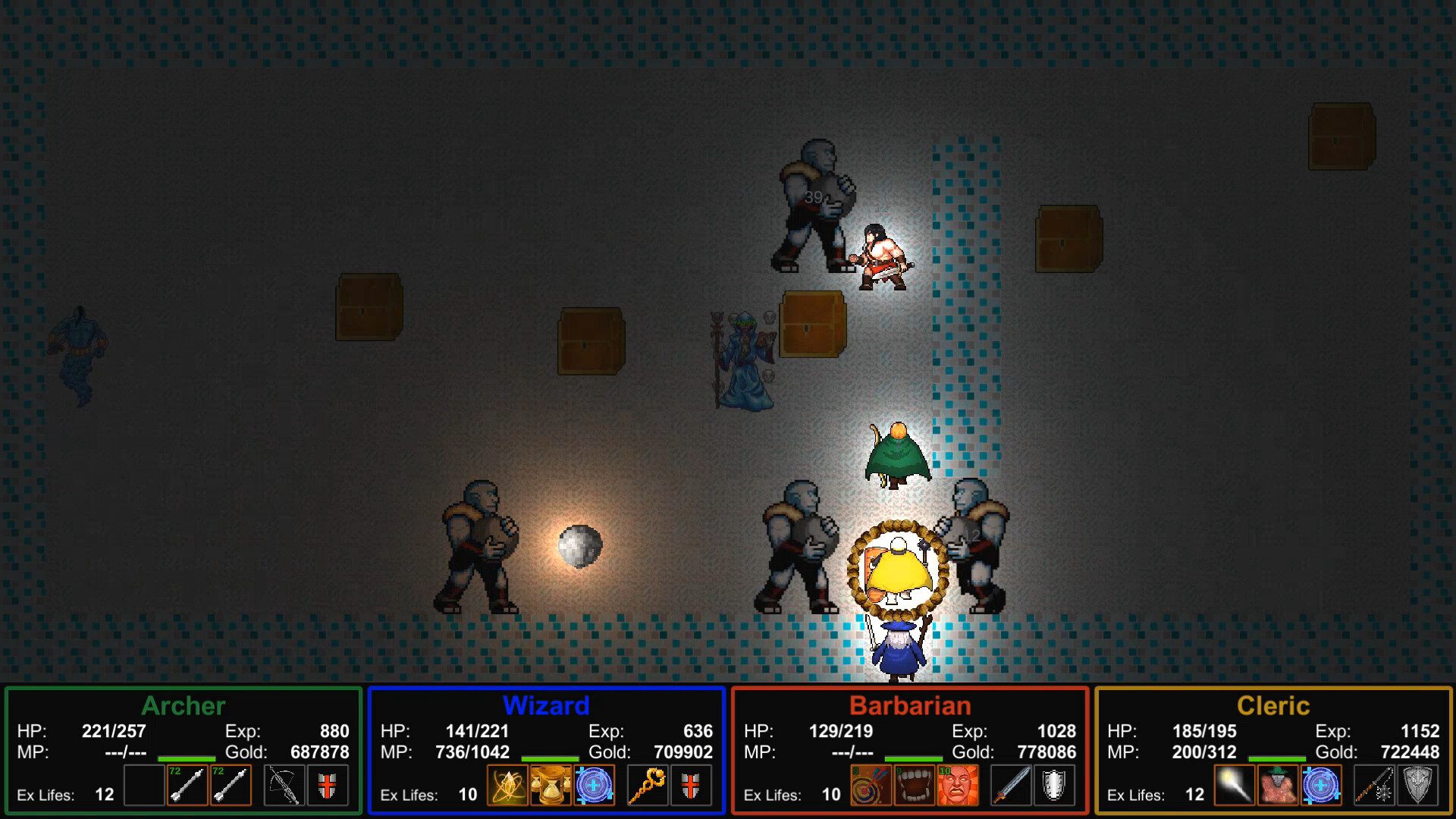Equip the Archer's crossbow
The image size is (1456, 819).
point(284,785)
